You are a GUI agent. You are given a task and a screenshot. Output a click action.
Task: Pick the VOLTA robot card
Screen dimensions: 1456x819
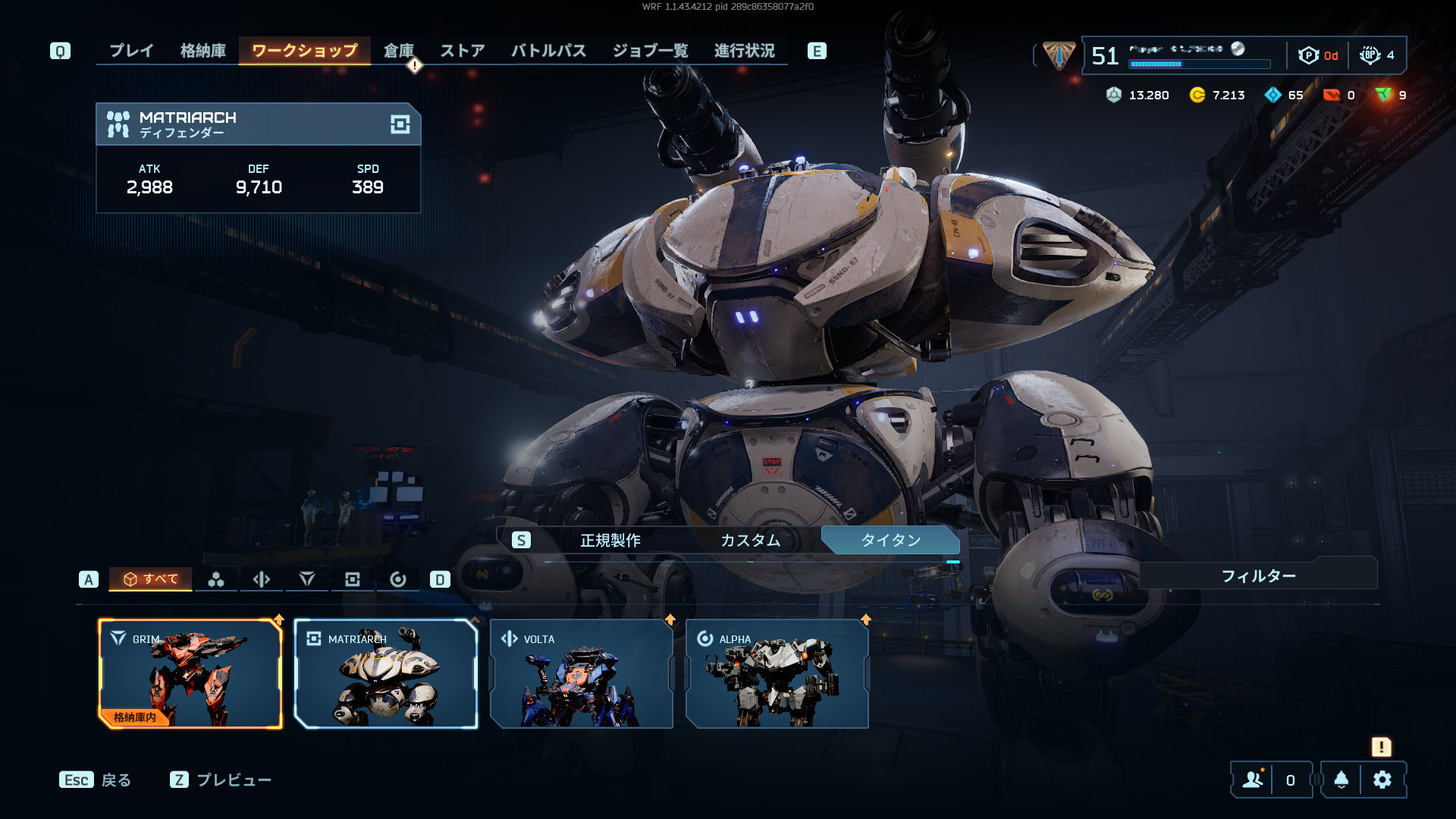(582, 674)
